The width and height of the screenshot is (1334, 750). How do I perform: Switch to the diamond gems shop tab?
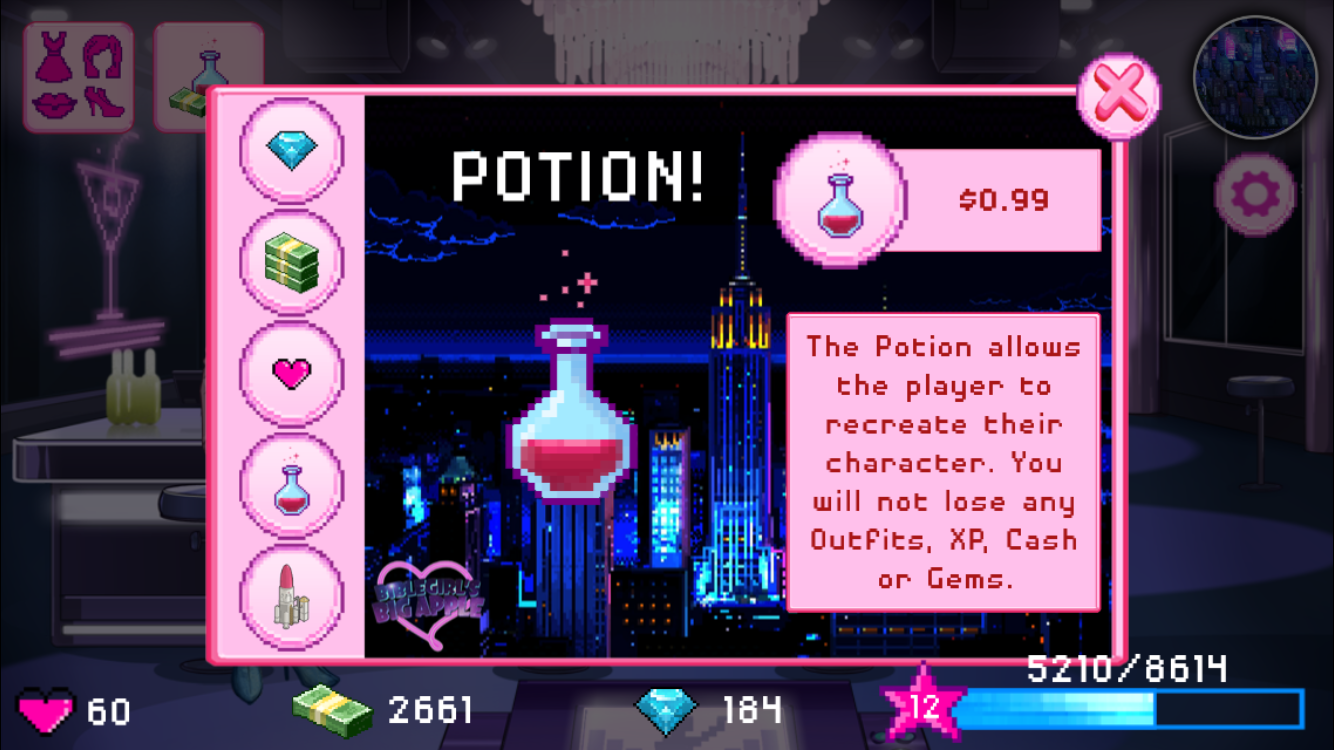291,150
